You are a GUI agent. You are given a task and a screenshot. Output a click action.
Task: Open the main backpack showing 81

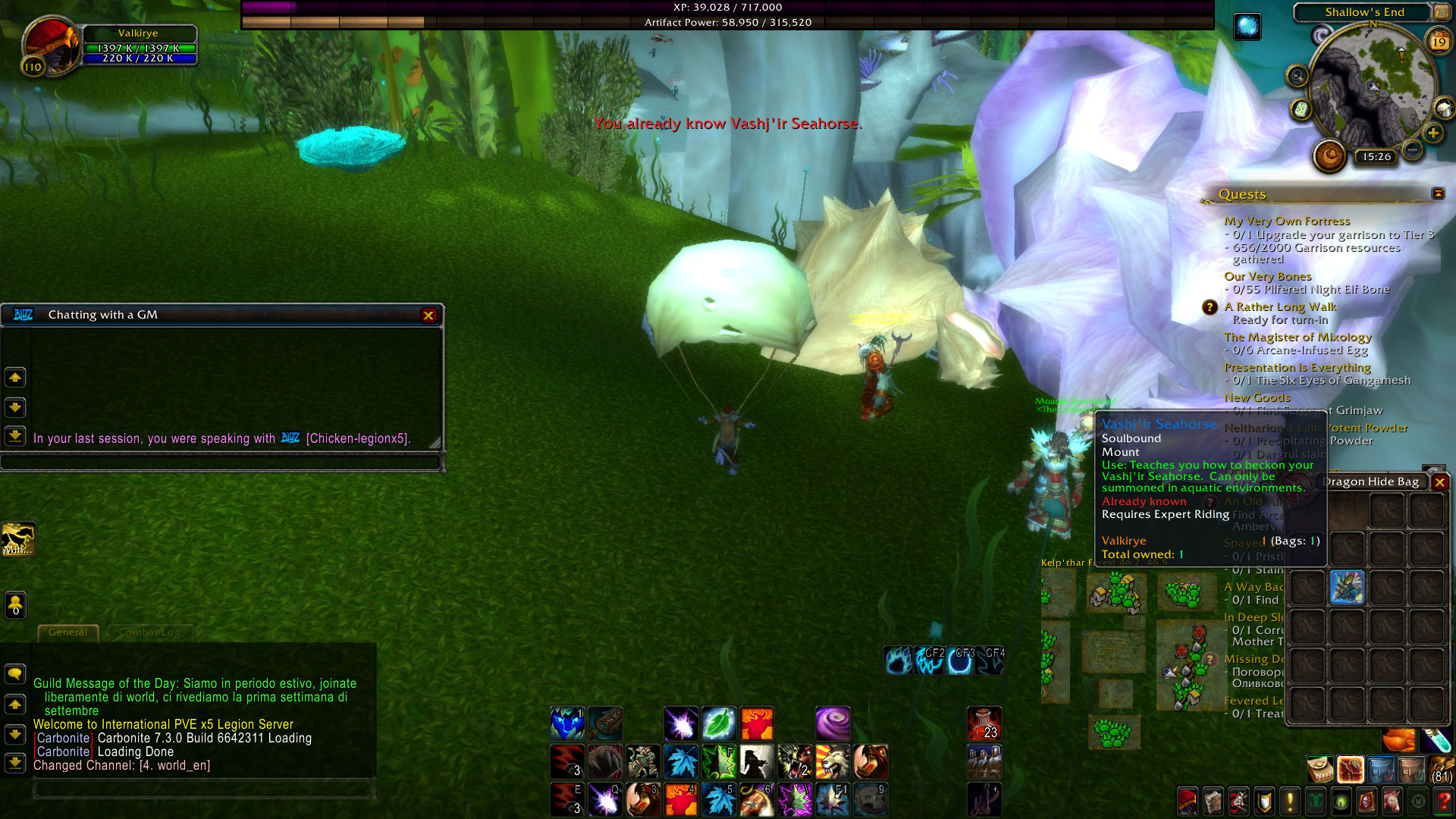click(1442, 769)
